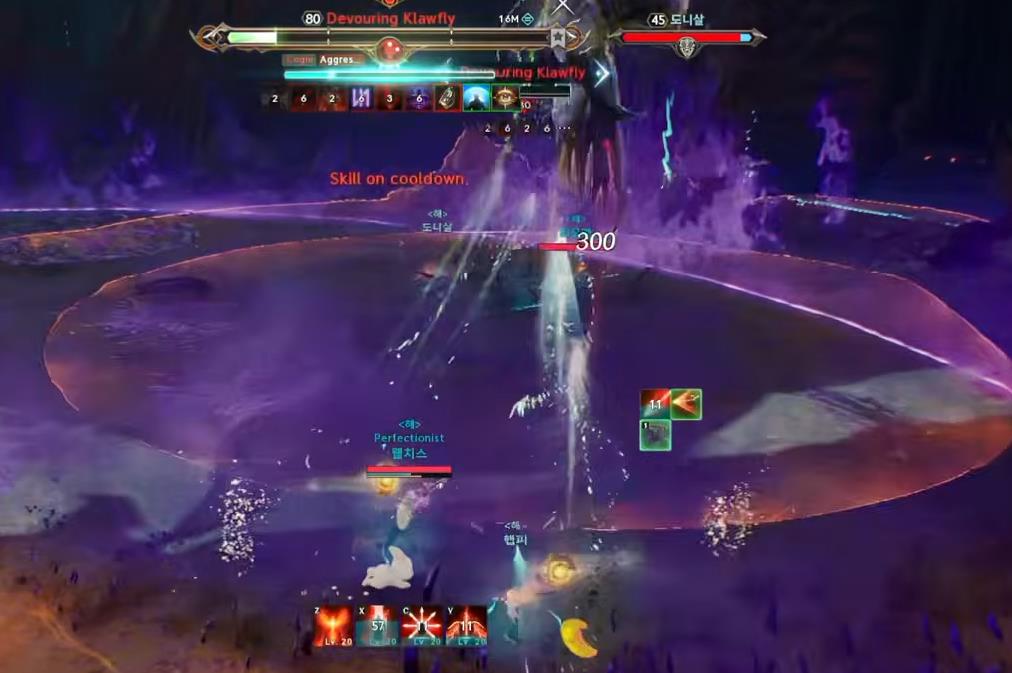Viewport: 1012px width, 673px height.
Task: Click the red skill icon showing 11
Action: tap(655, 404)
